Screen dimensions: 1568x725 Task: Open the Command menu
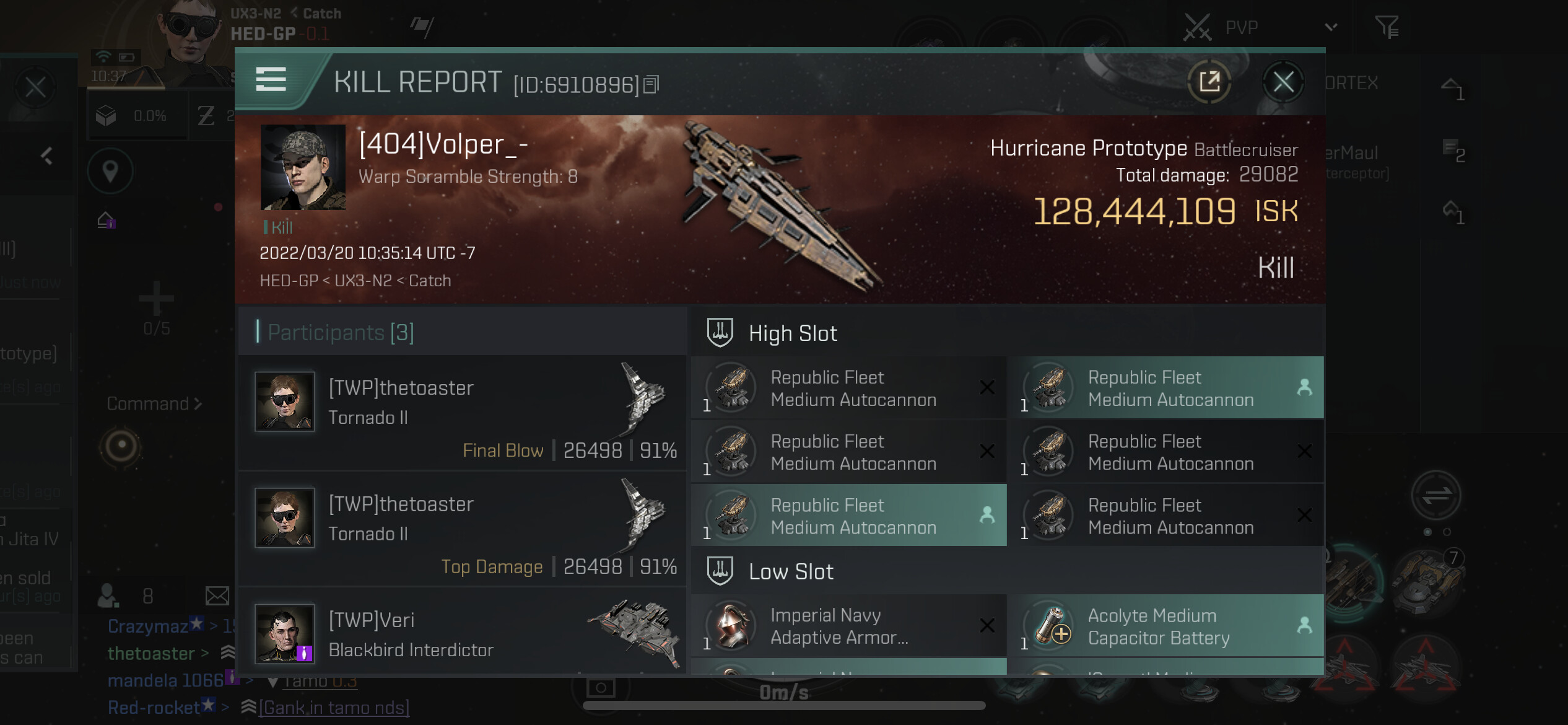tap(154, 404)
